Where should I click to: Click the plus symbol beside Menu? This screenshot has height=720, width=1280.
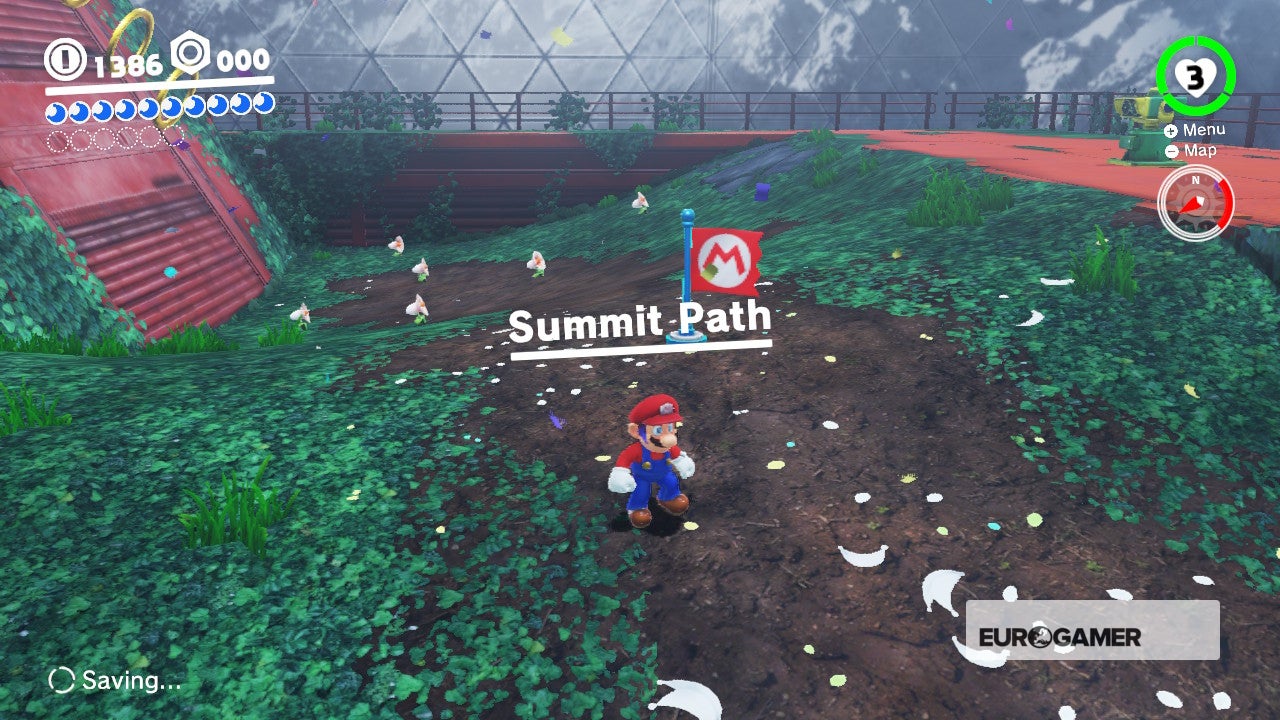click(x=1171, y=129)
